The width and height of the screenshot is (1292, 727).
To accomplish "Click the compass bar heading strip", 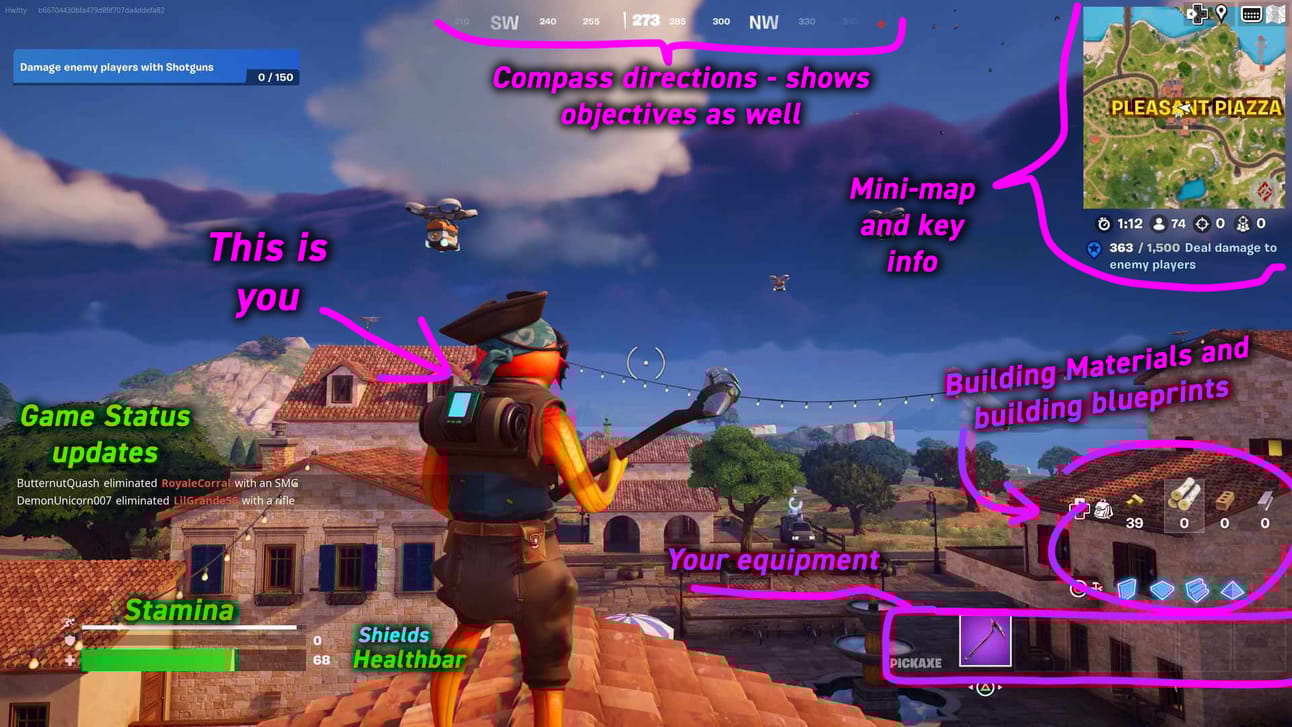I will click(646, 21).
